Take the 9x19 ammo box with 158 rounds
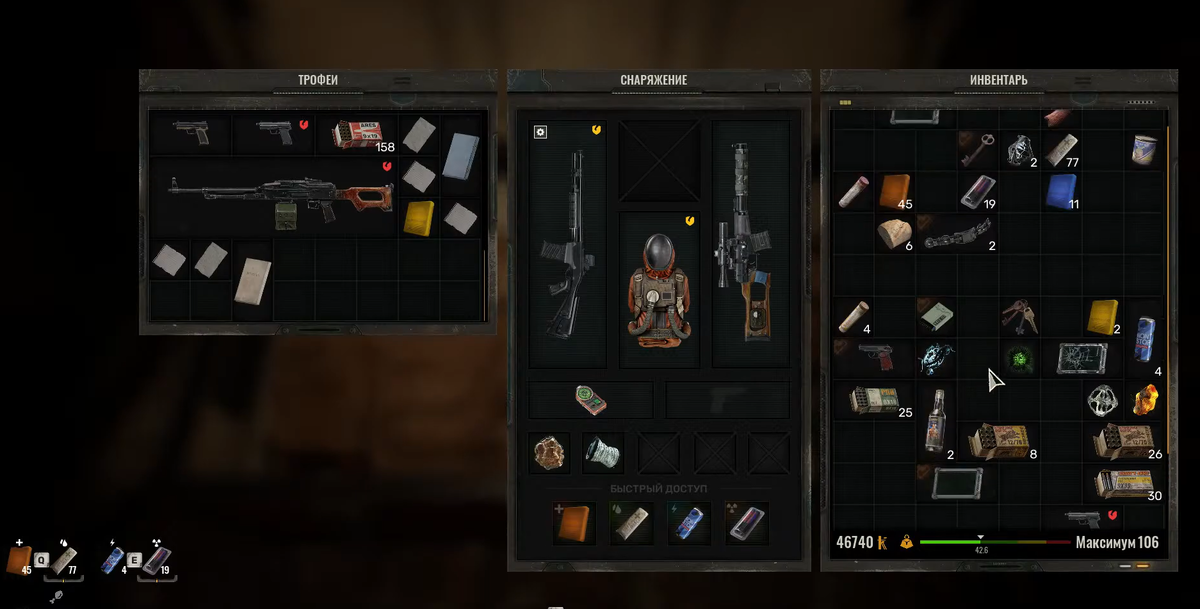 pos(357,135)
